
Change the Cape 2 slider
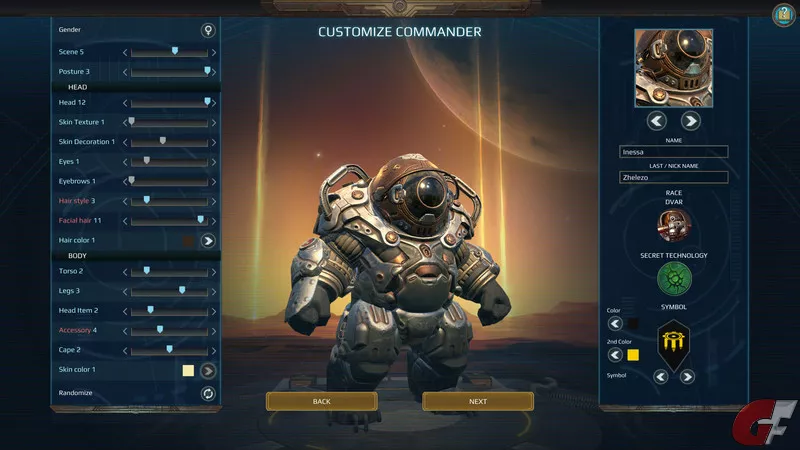[x=169, y=349]
